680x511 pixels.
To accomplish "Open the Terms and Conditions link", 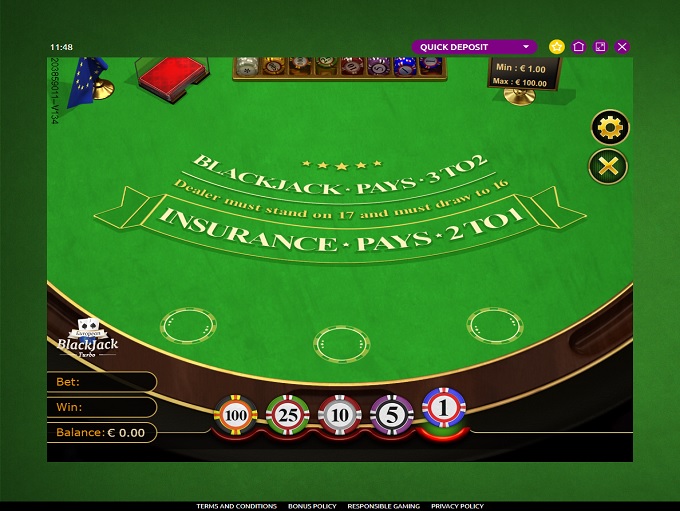I will [236, 506].
